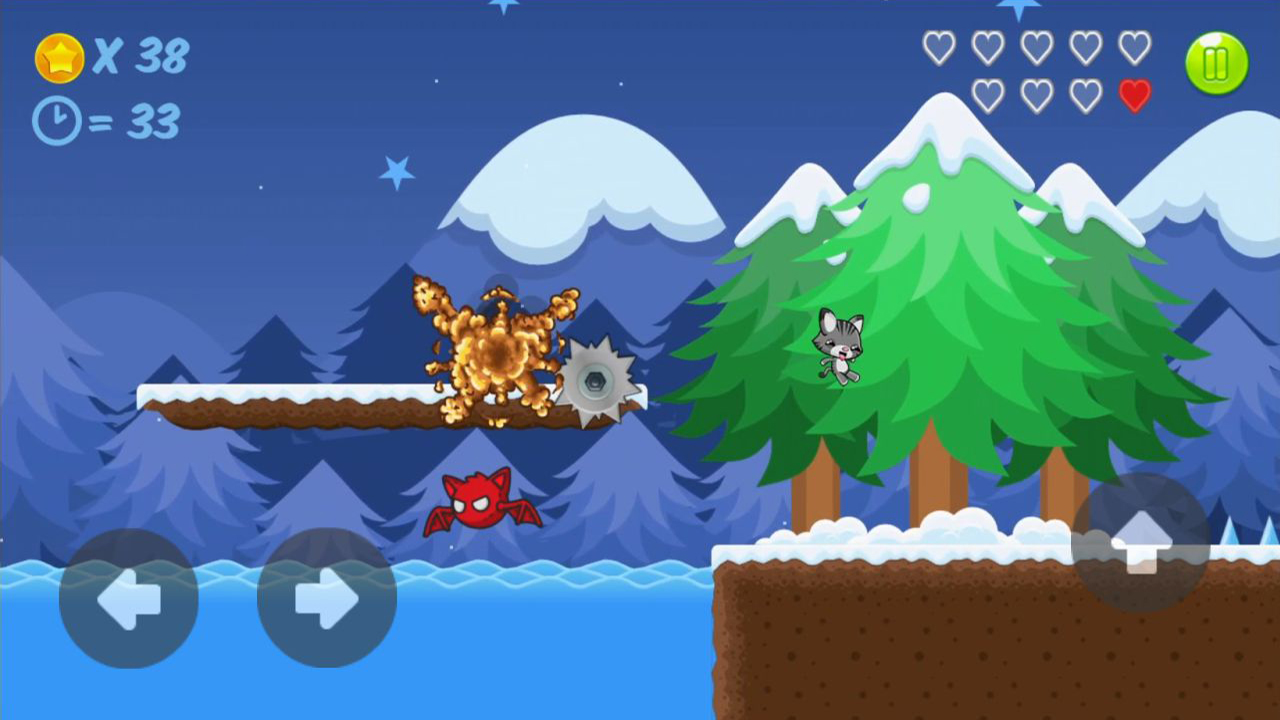Select the gray cat character
The width and height of the screenshot is (1280, 720).
pyautogui.click(x=838, y=348)
